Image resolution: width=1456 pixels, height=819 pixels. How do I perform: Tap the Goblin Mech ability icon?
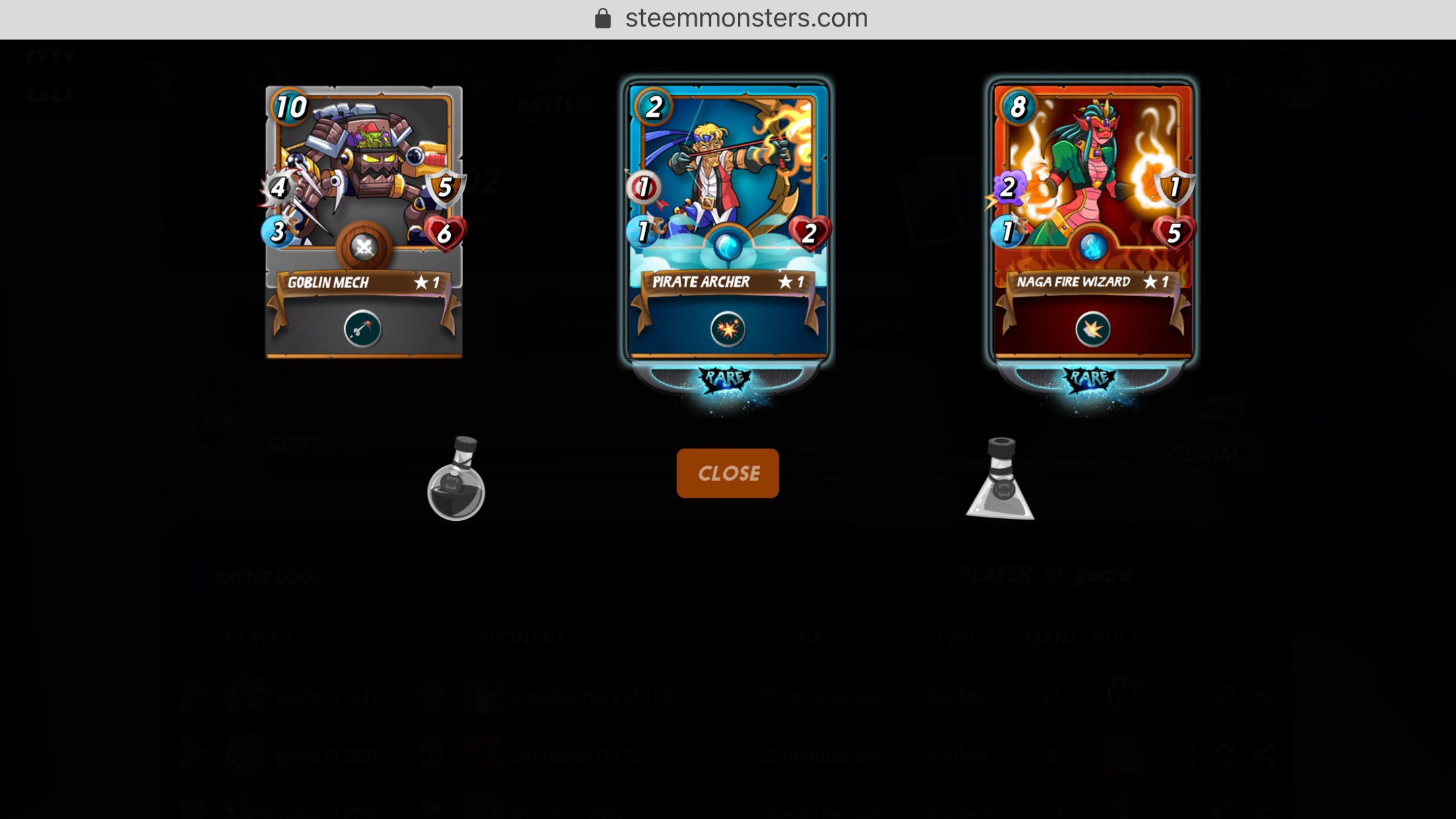coord(363,328)
